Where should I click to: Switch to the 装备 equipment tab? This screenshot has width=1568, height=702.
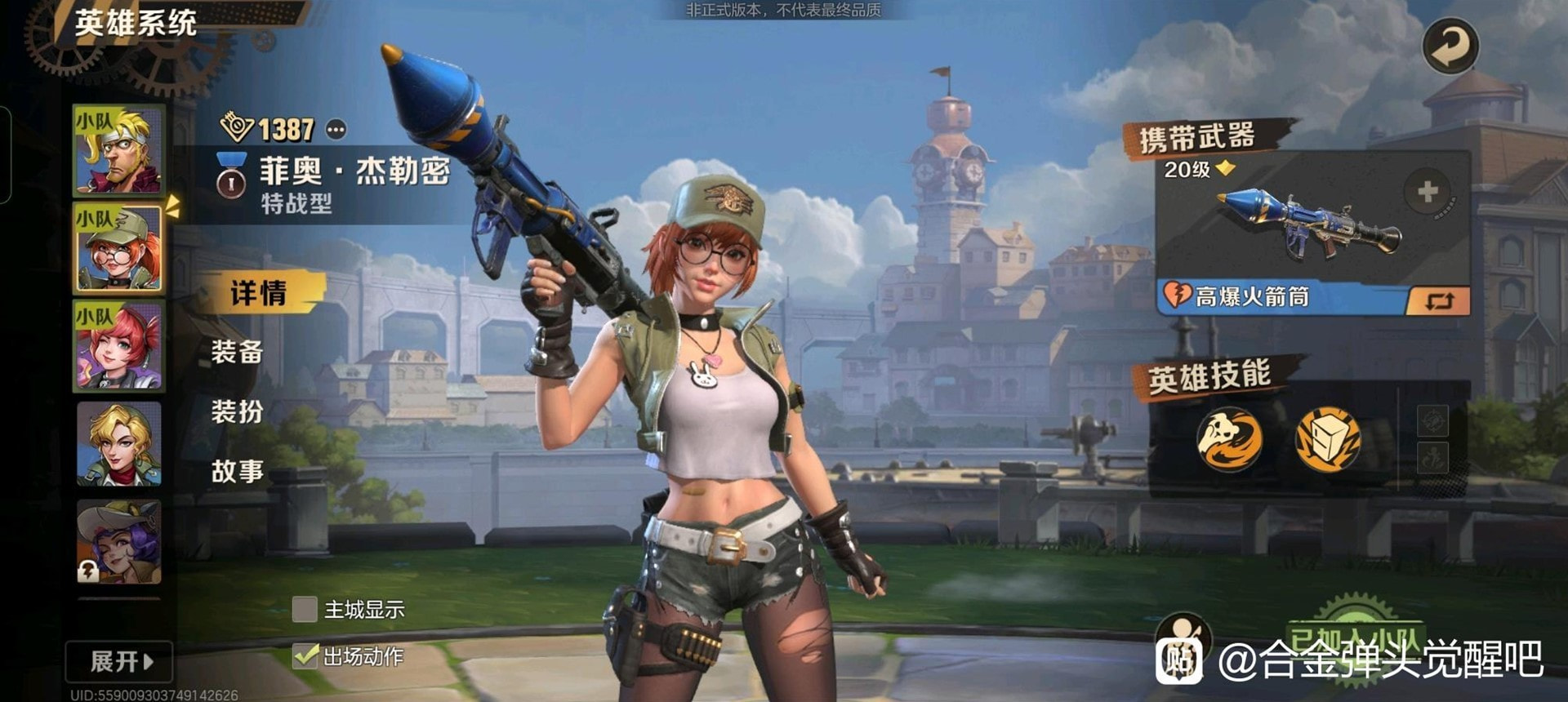(238, 353)
